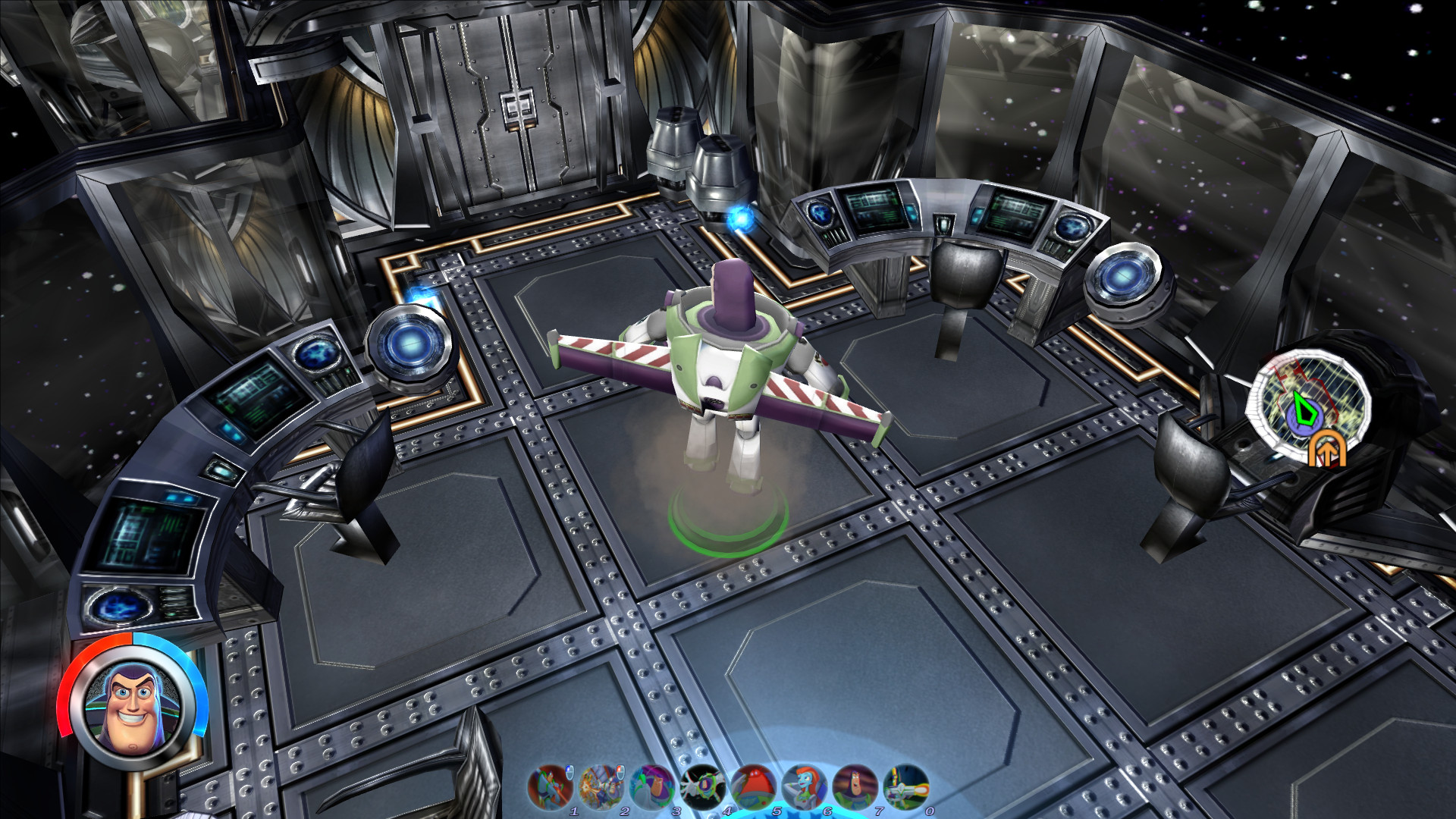Choose the Buzz shield pose ability, slot 3
1456x819 pixels.
[x=651, y=786]
